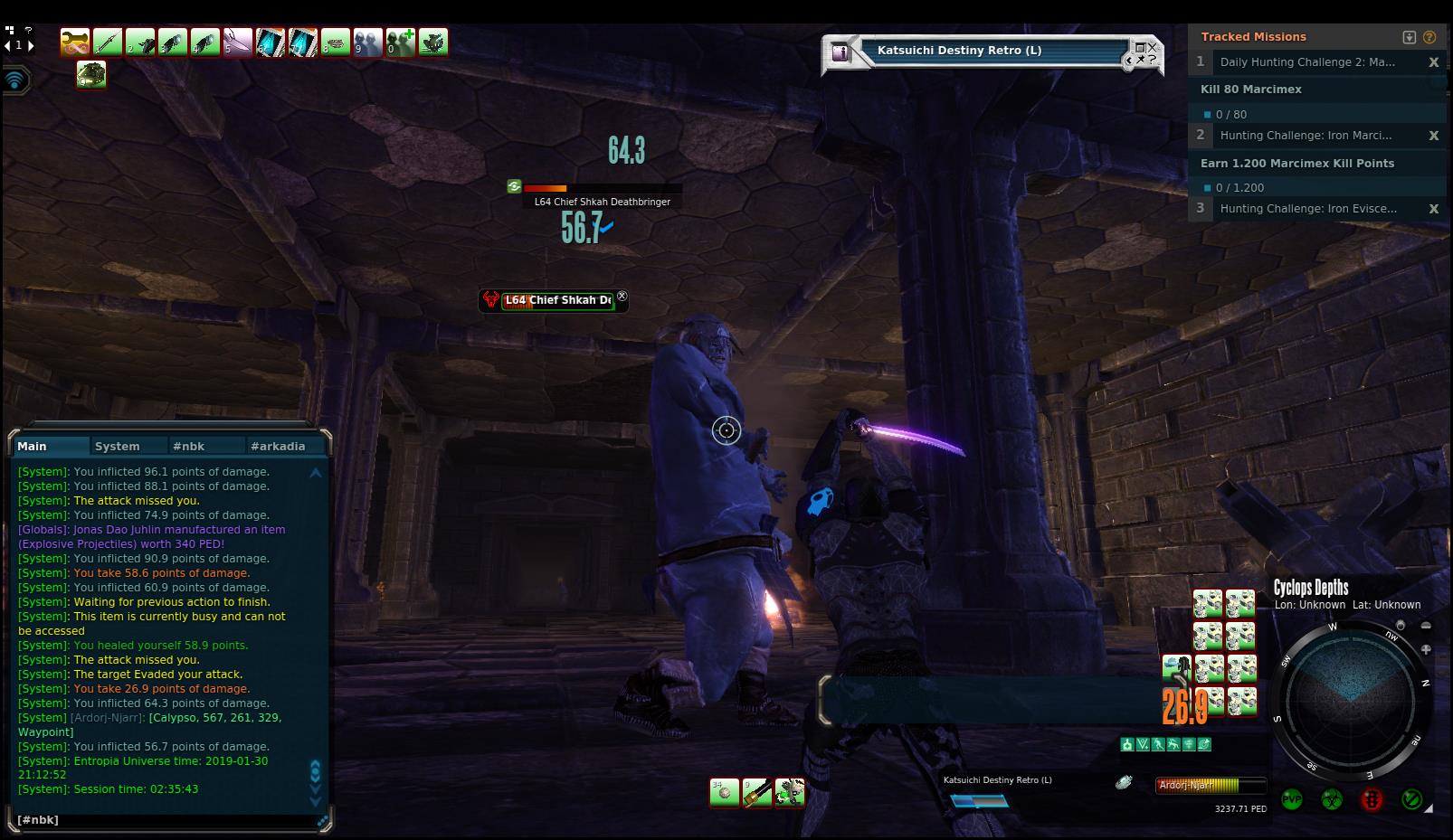Untrack the Hunting Challenge: Iron Eviscerator mission
Viewport: 1453px width, 840px height.
[x=1433, y=209]
